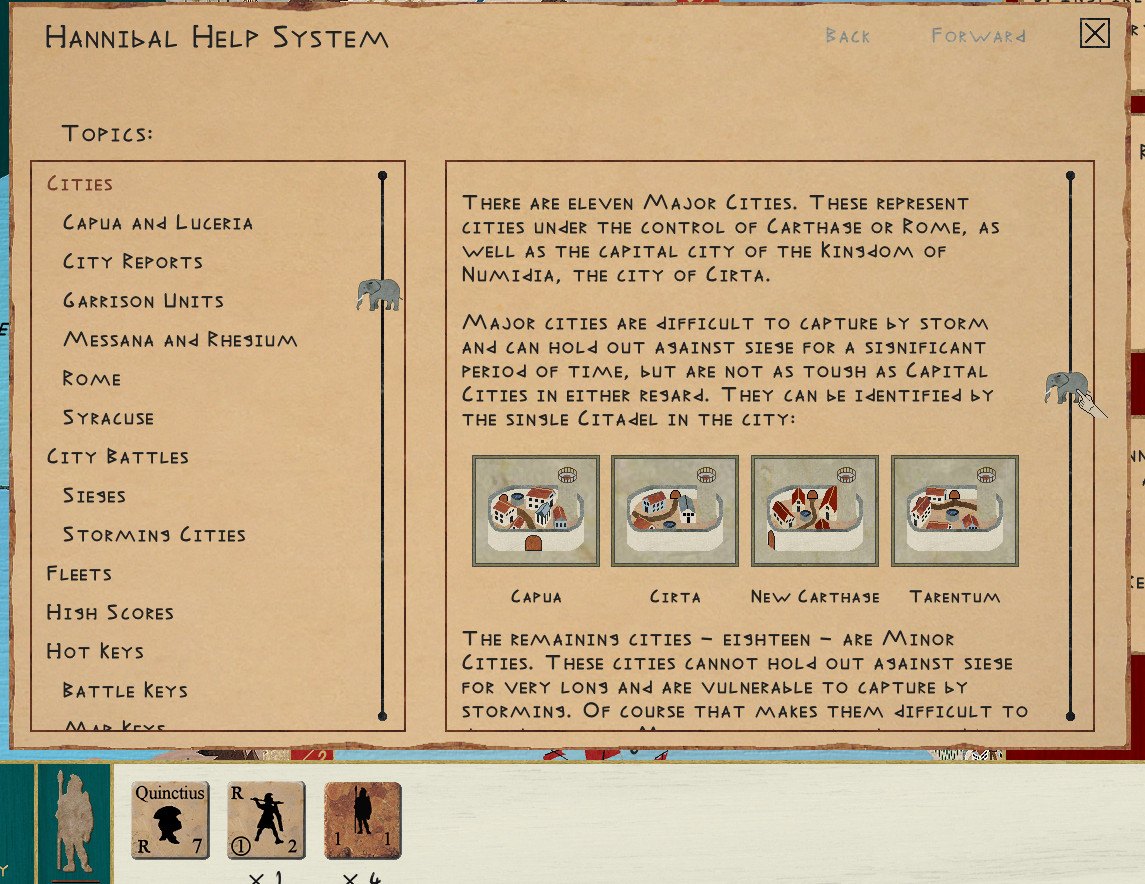The width and height of the screenshot is (1145, 884).
Task: Close the Hannibal Help System window
Action: point(1095,34)
